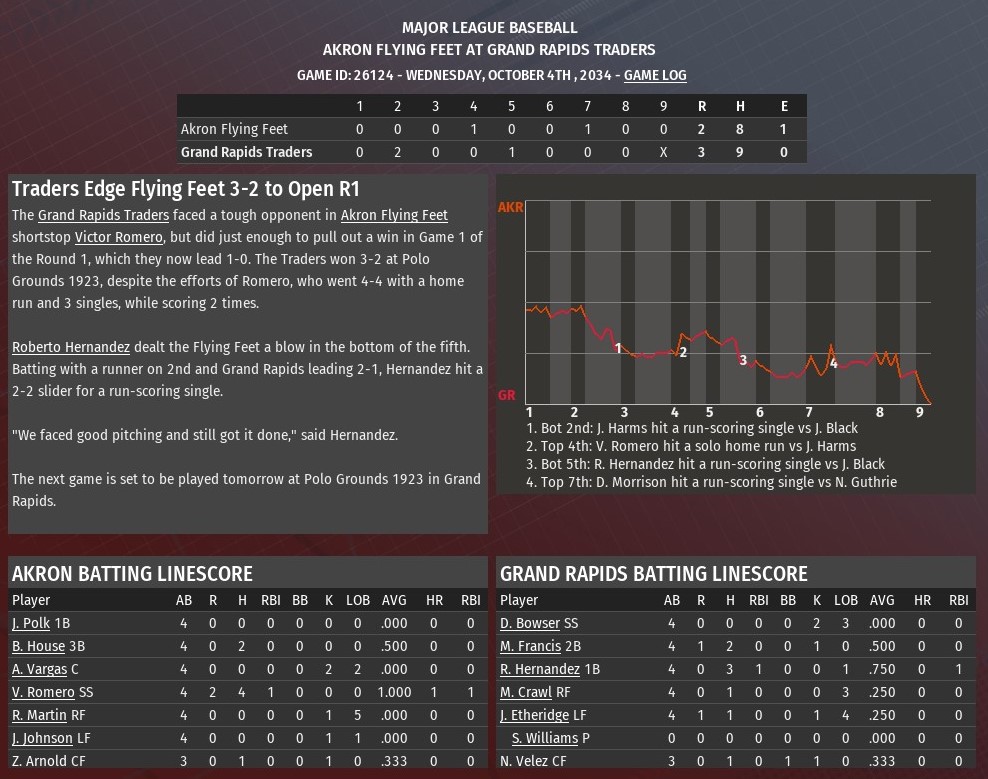Select J. Polk in Akron batting linescore
This screenshot has height=779, width=988.
(x=31, y=623)
